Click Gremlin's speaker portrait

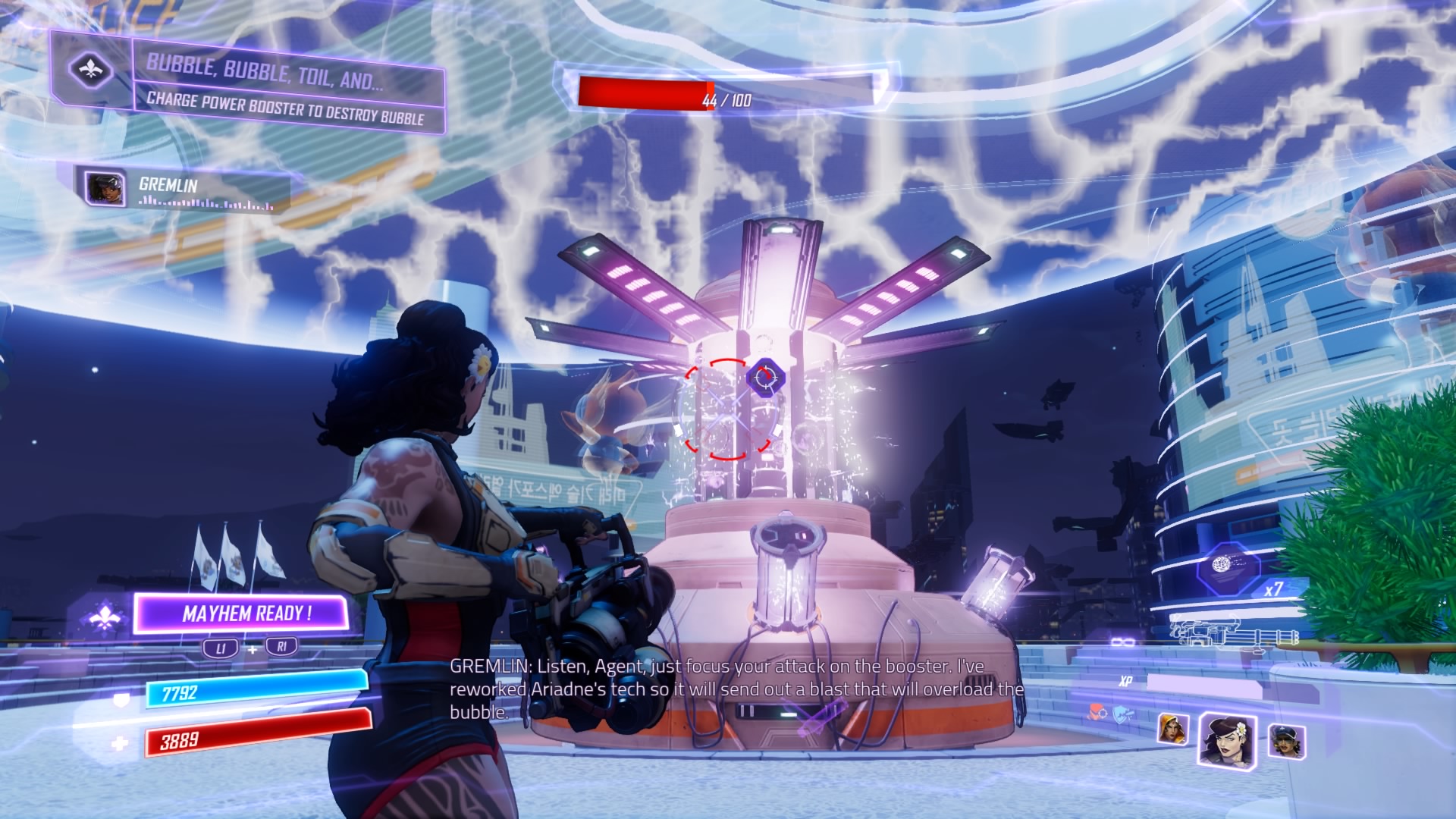pyautogui.click(x=105, y=188)
